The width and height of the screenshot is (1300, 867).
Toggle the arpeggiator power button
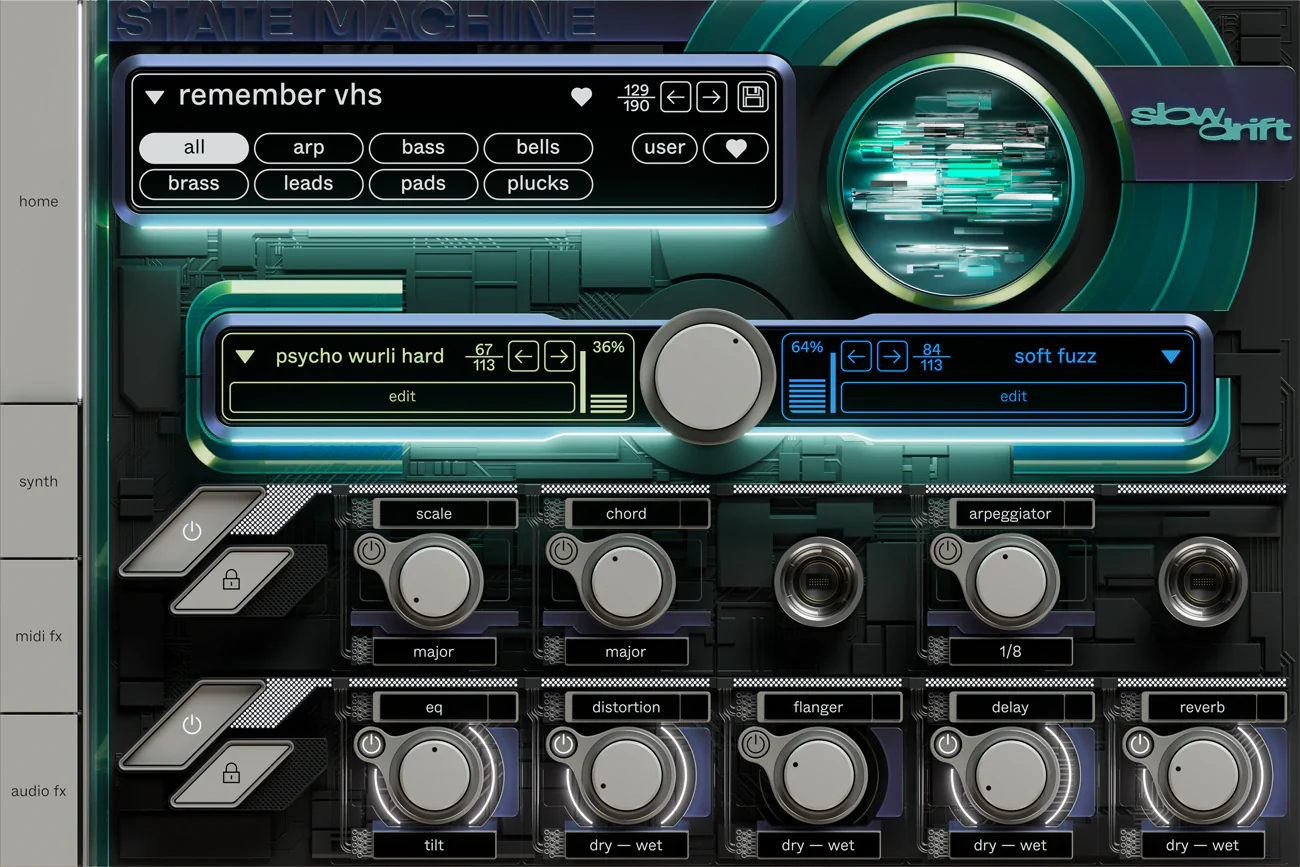coord(948,551)
